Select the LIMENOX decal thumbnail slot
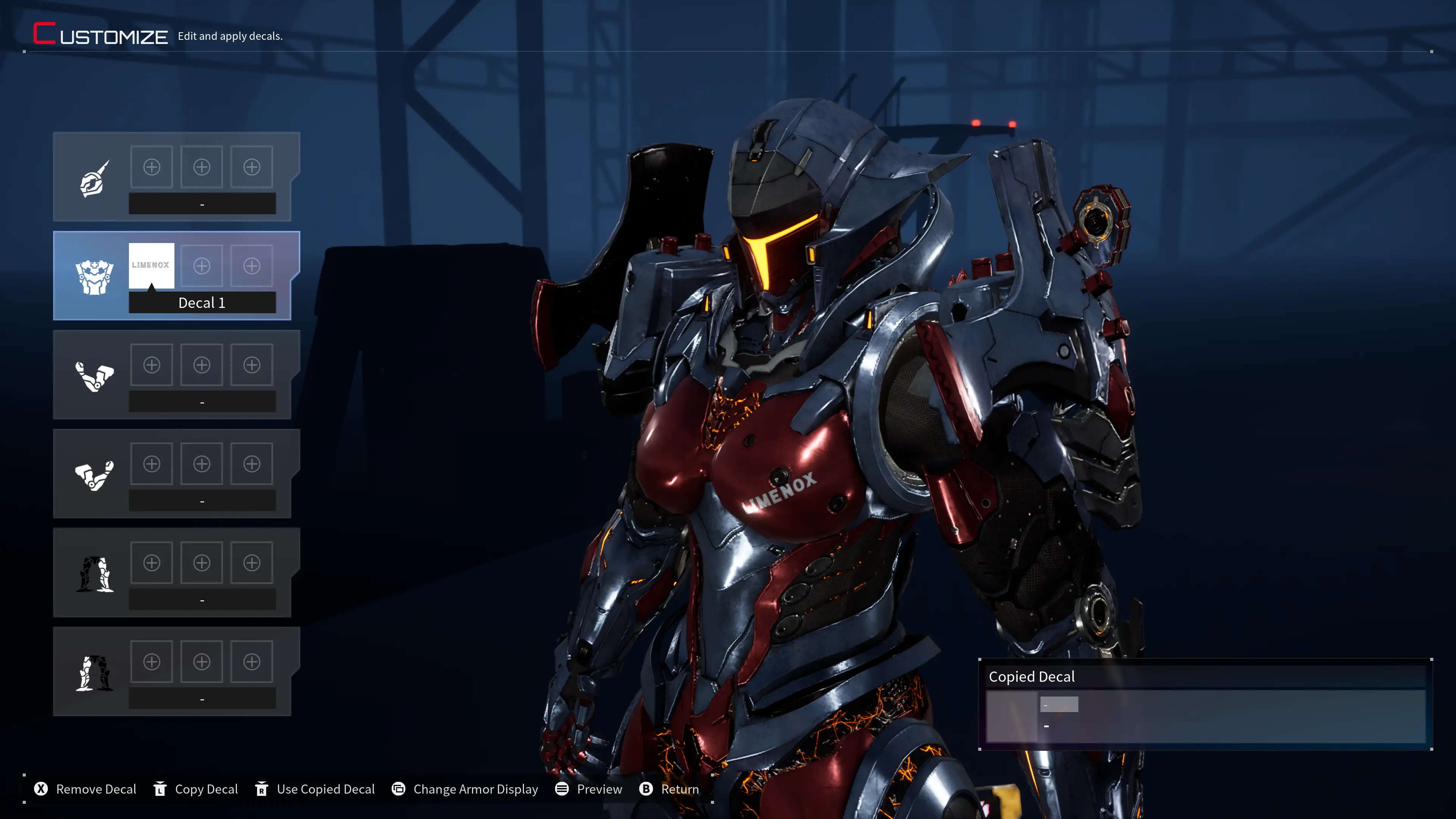1456x819 pixels. [151, 265]
